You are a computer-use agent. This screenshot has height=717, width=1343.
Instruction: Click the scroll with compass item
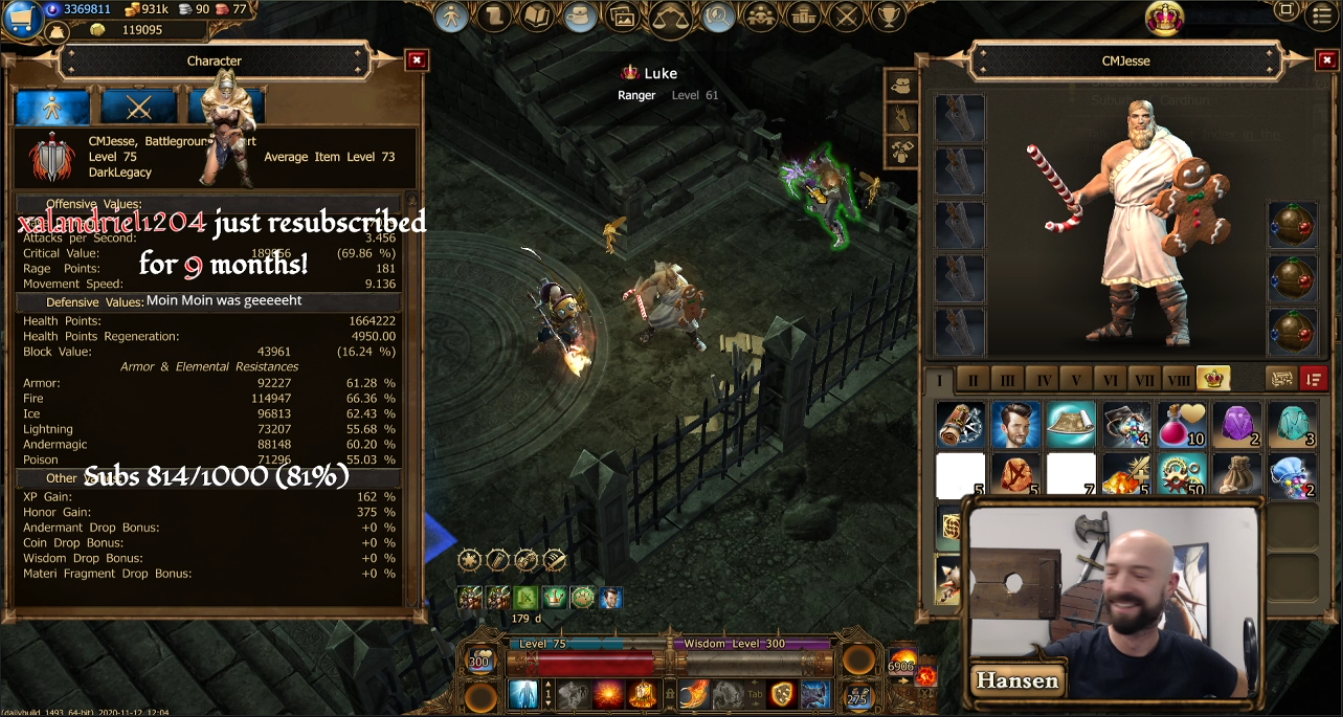point(961,424)
